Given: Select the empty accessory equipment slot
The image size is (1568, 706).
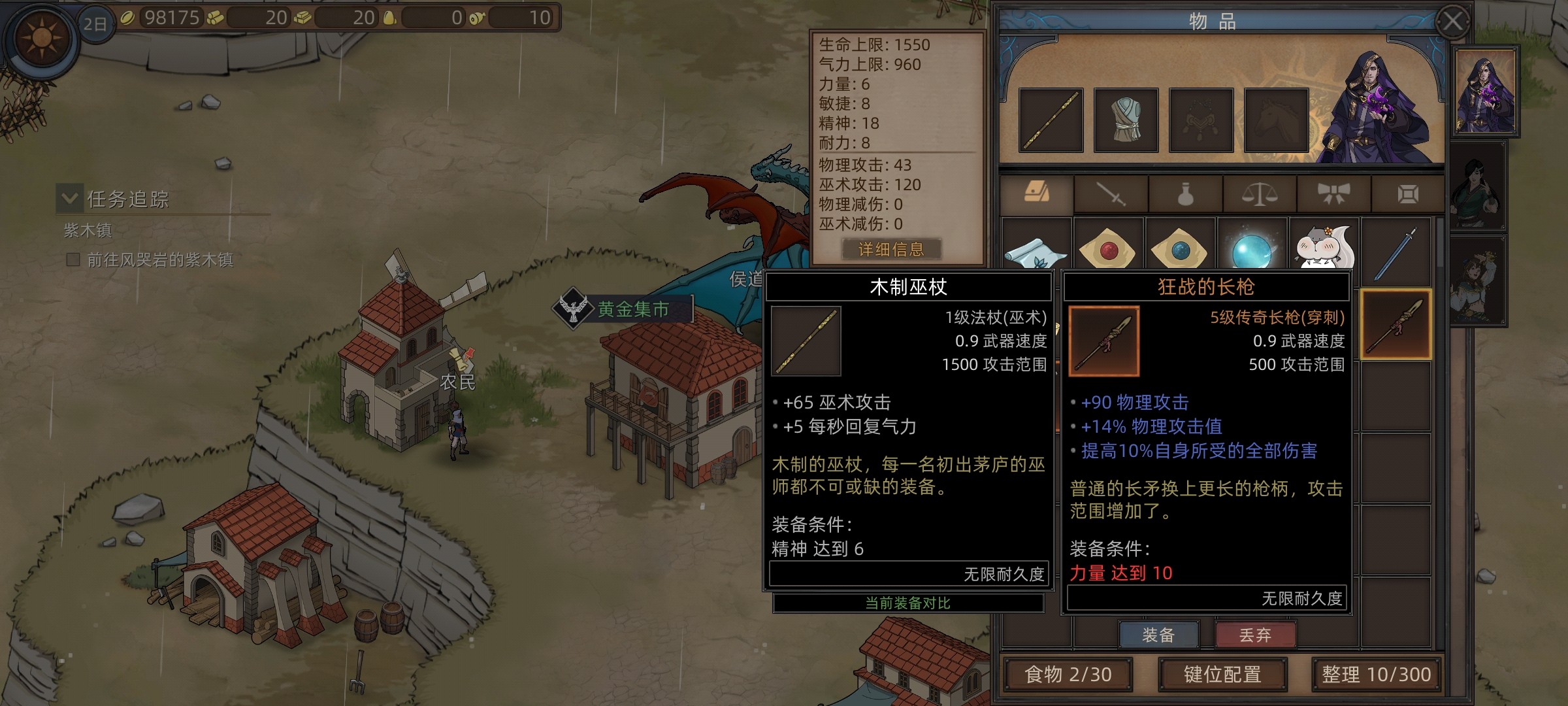Looking at the screenshot, I should [x=1201, y=120].
